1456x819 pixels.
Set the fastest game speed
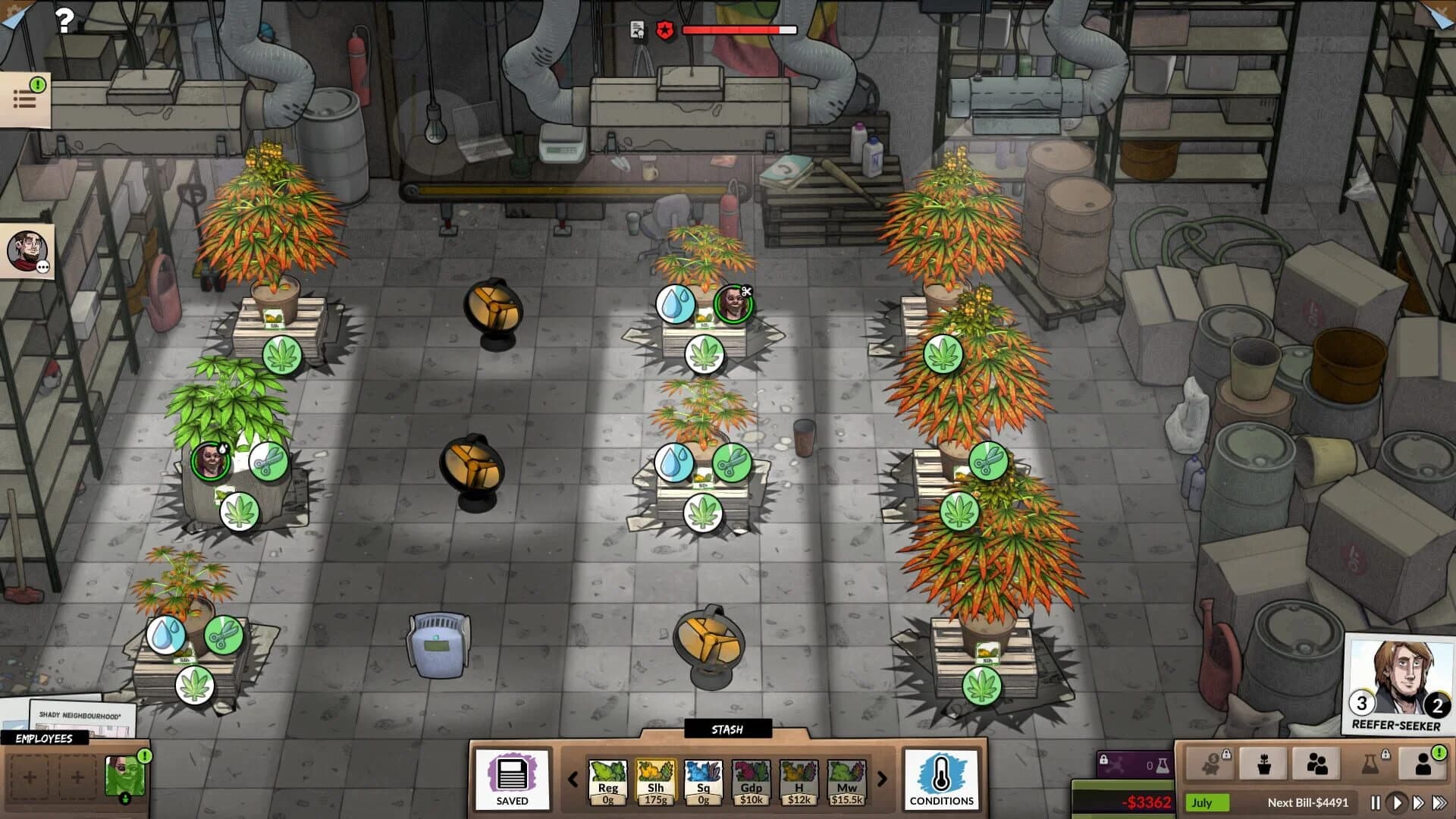coord(1439,802)
